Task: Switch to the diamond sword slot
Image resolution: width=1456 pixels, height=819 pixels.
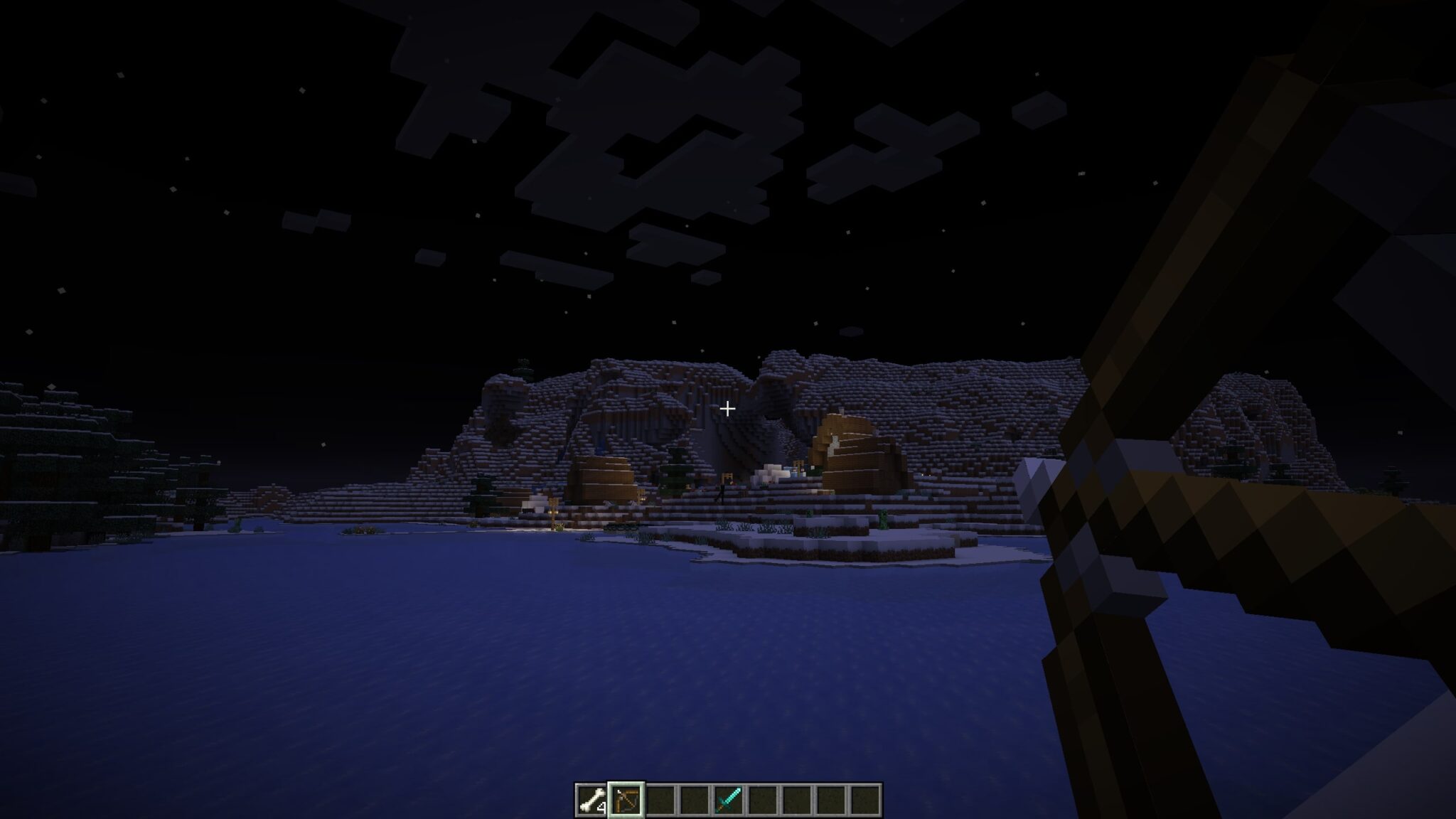Action: pyautogui.click(x=729, y=801)
